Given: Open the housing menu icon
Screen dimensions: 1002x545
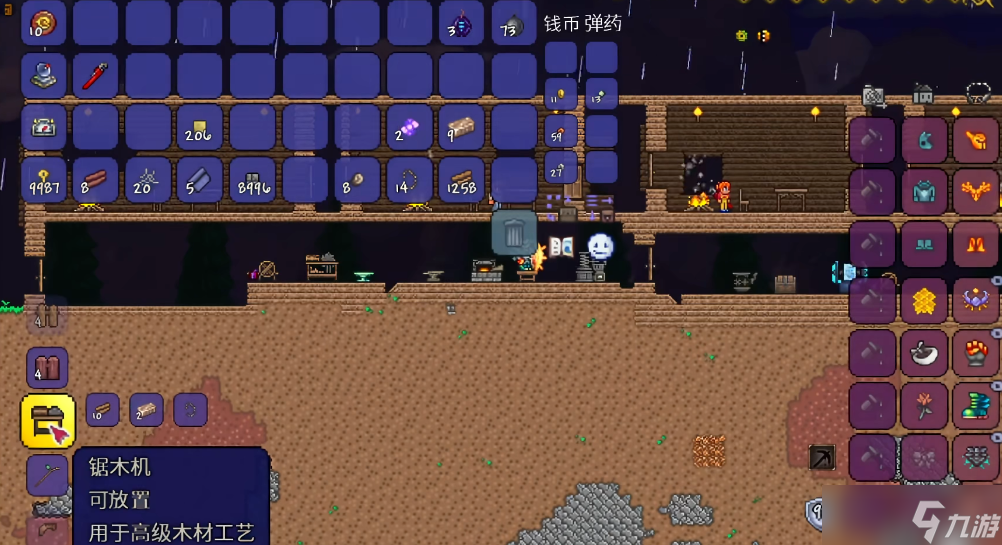Looking at the screenshot, I should pos(923,95).
